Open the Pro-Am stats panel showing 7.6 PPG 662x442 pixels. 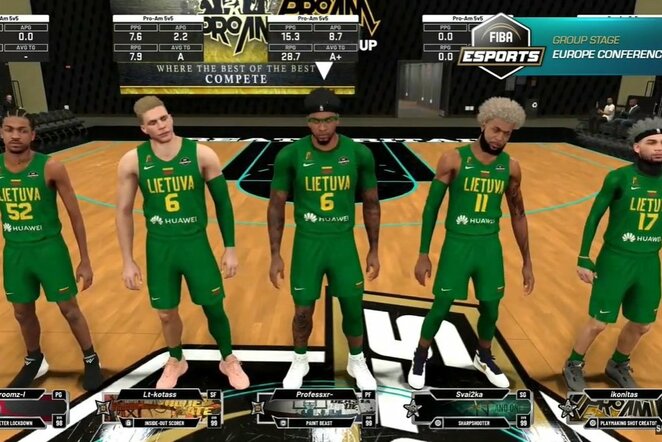tap(158, 40)
